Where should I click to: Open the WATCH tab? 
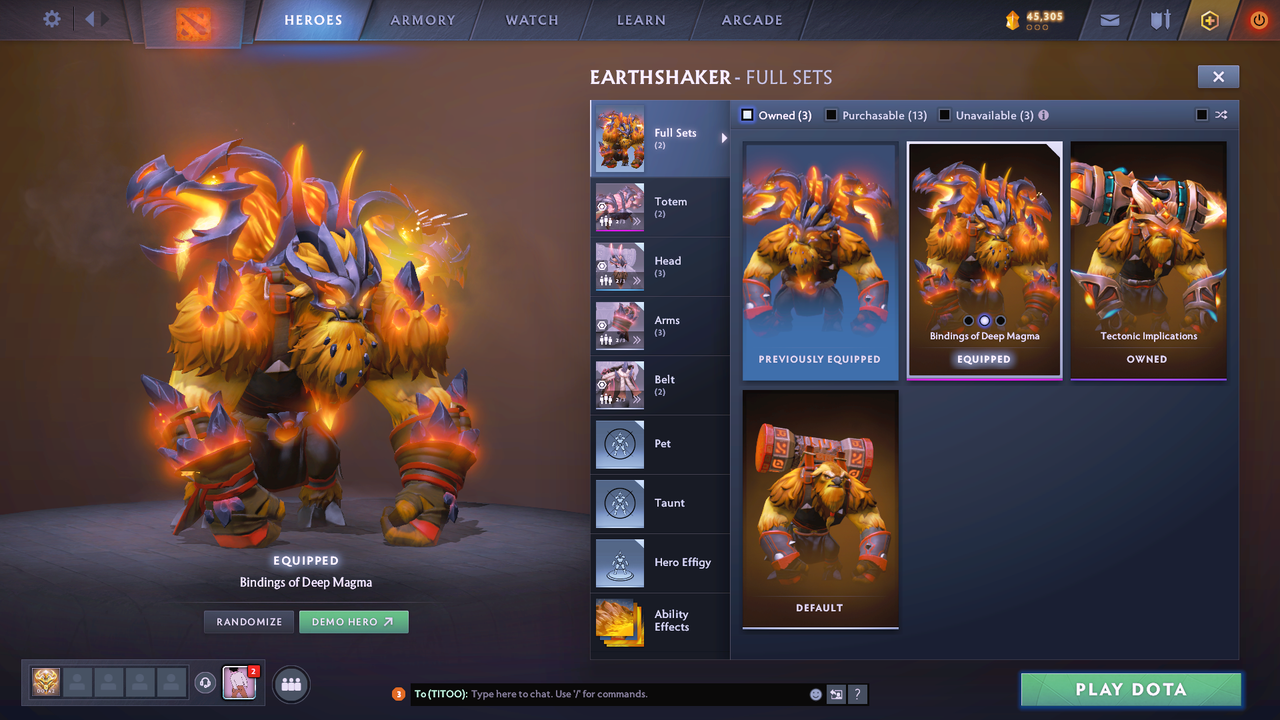coord(531,19)
